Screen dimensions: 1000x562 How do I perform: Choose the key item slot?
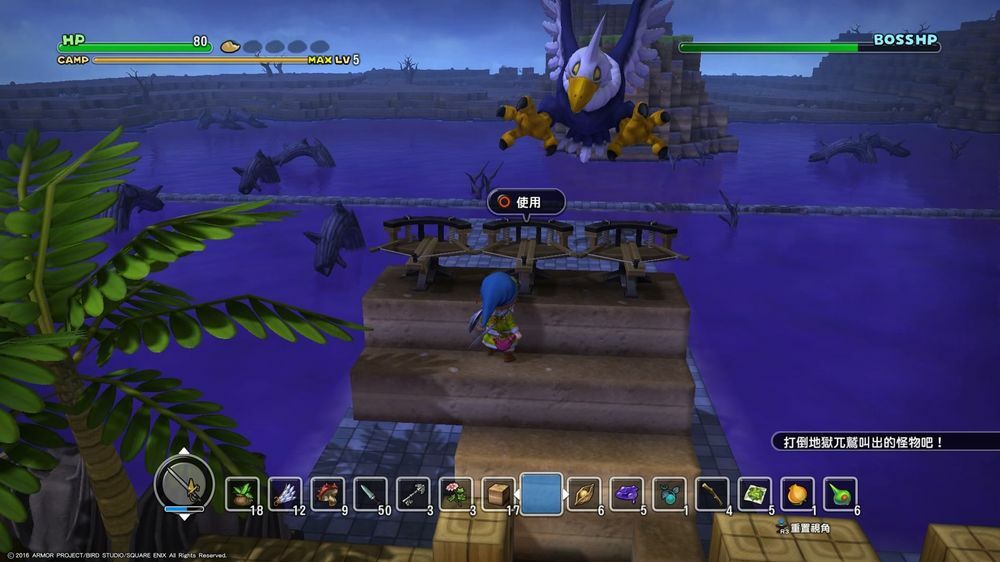point(414,493)
